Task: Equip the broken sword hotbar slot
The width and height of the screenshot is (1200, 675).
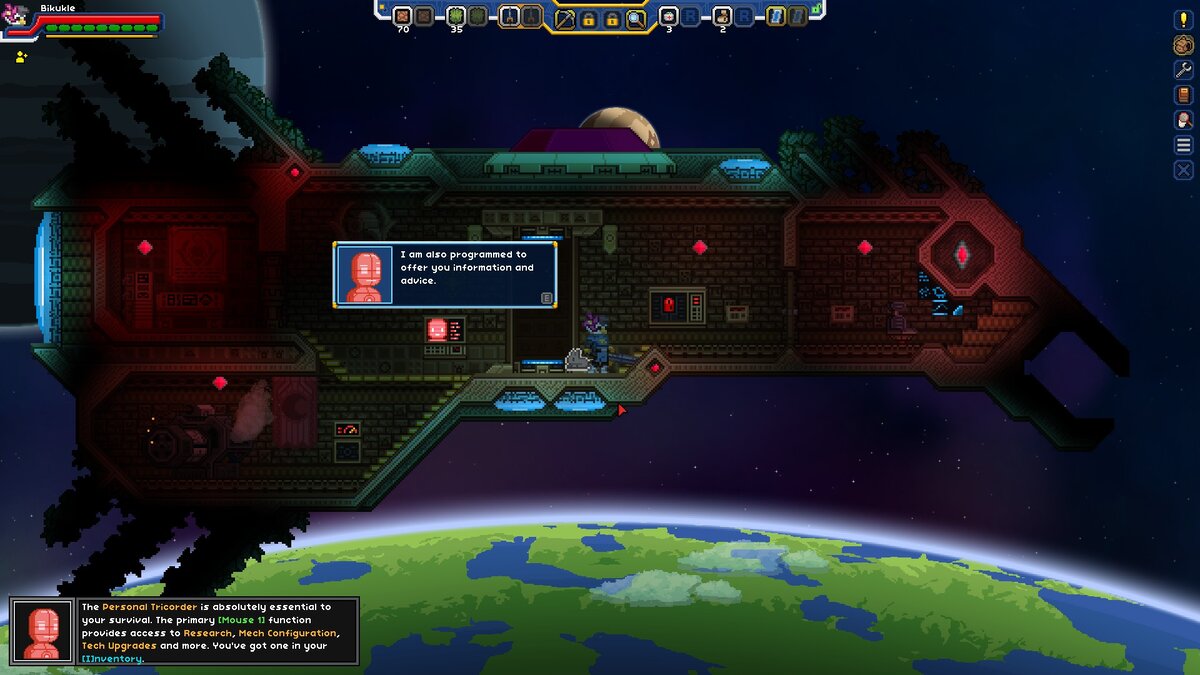Action: pyautogui.click(x=510, y=16)
